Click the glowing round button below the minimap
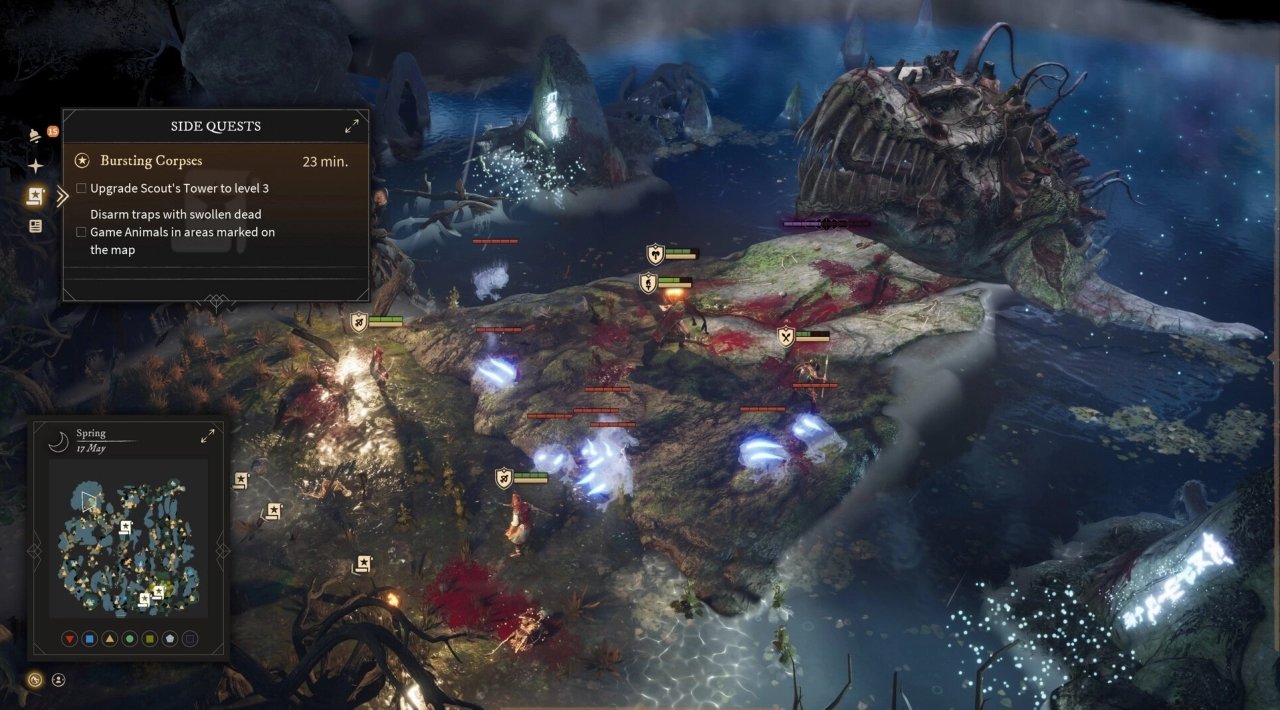This screenshot has height=710, width=1280. 35,680
